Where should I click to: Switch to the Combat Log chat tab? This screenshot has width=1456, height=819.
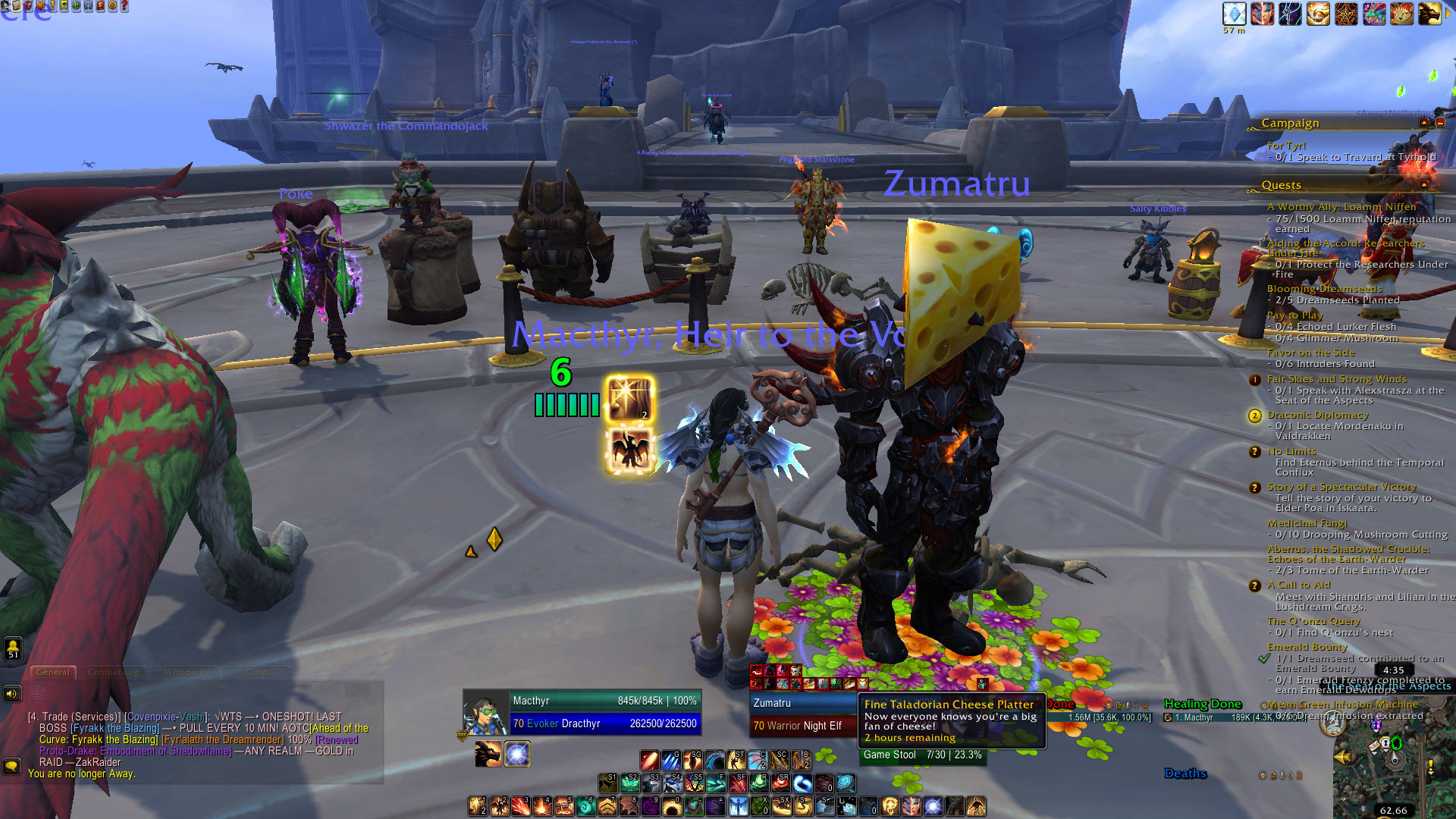click(x=113, y=672)
